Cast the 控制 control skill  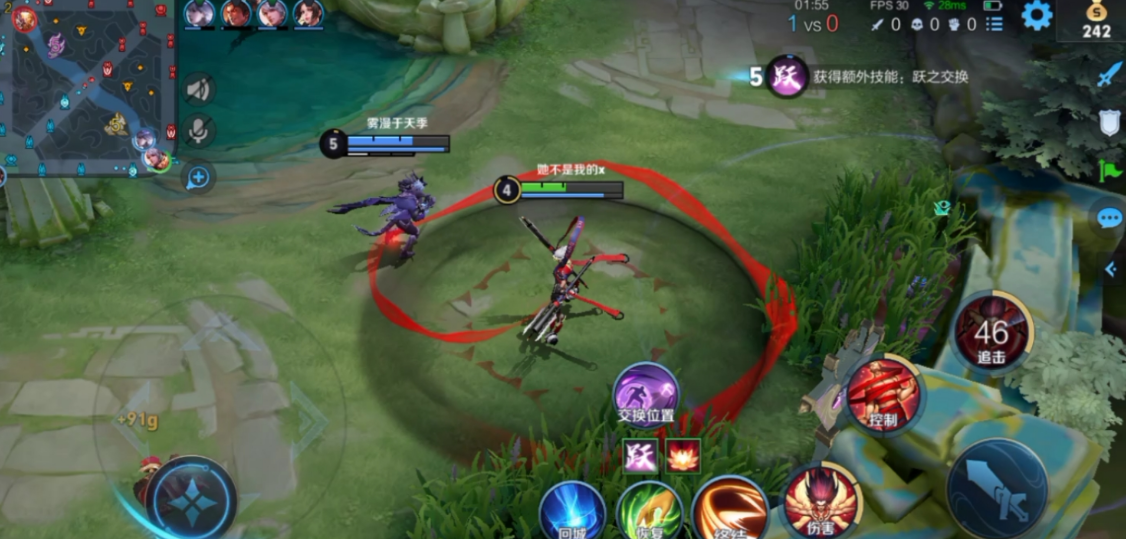coord(884,395)
